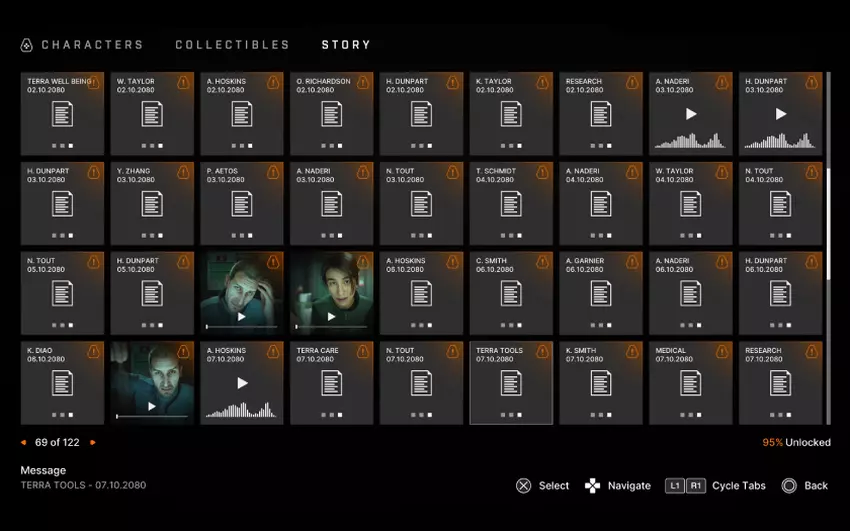The width and height of the screenshot is (850, 531).
Task: Switch to the Characters tab
Action: tap(92, 45)
